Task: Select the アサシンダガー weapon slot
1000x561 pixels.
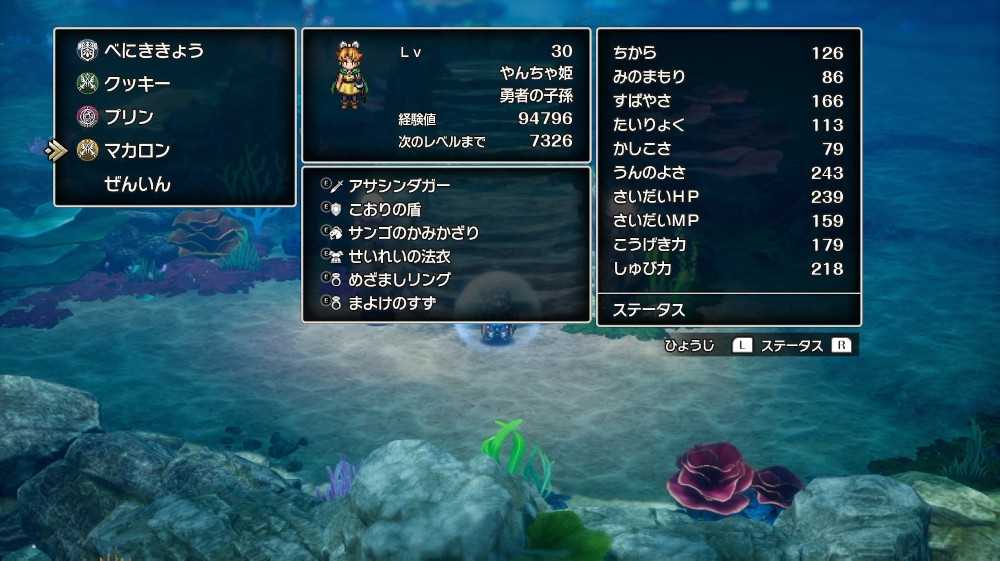Action: point(399,185)
